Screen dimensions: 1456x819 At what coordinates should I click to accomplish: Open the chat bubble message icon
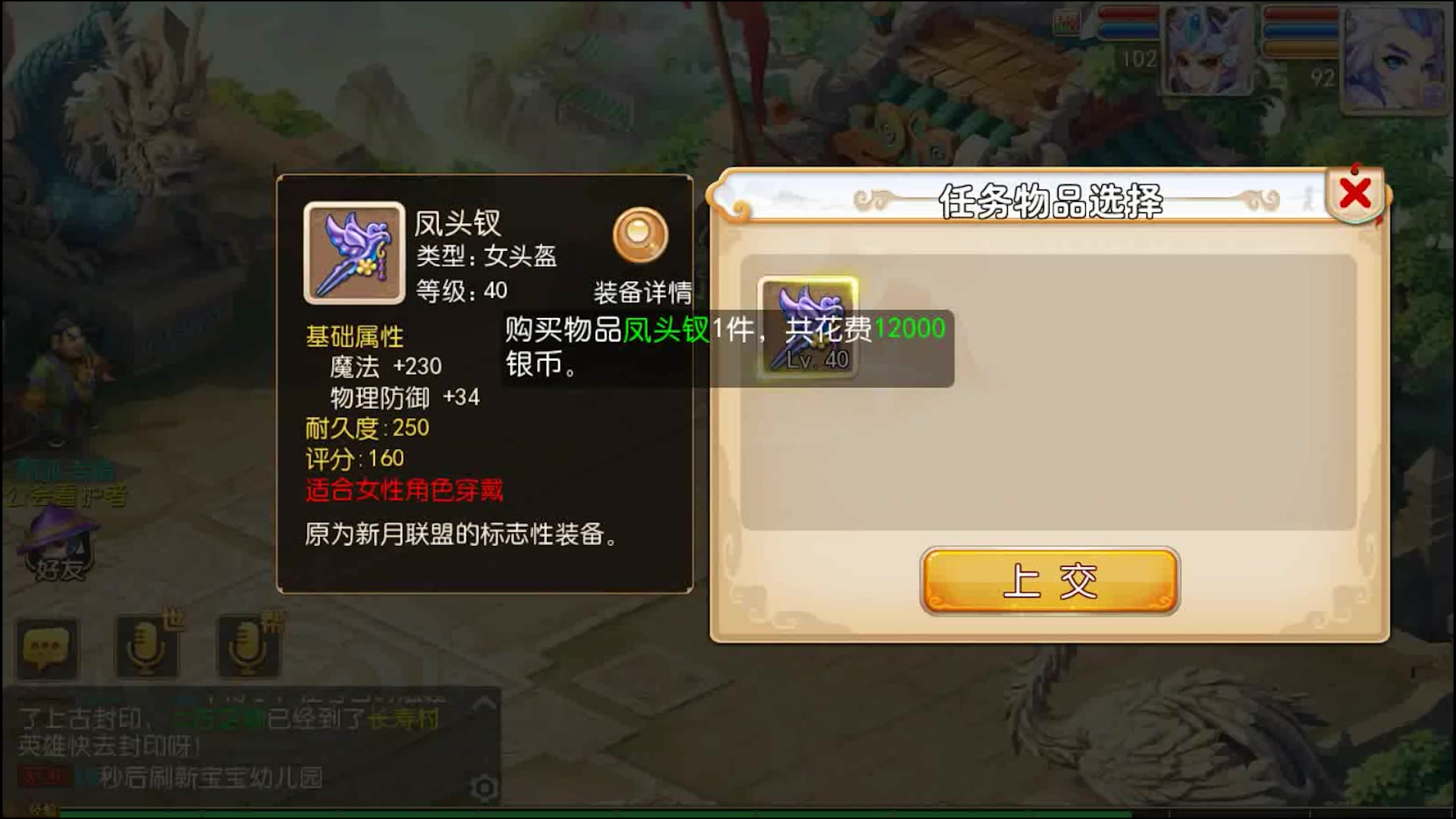click(47, 646)
